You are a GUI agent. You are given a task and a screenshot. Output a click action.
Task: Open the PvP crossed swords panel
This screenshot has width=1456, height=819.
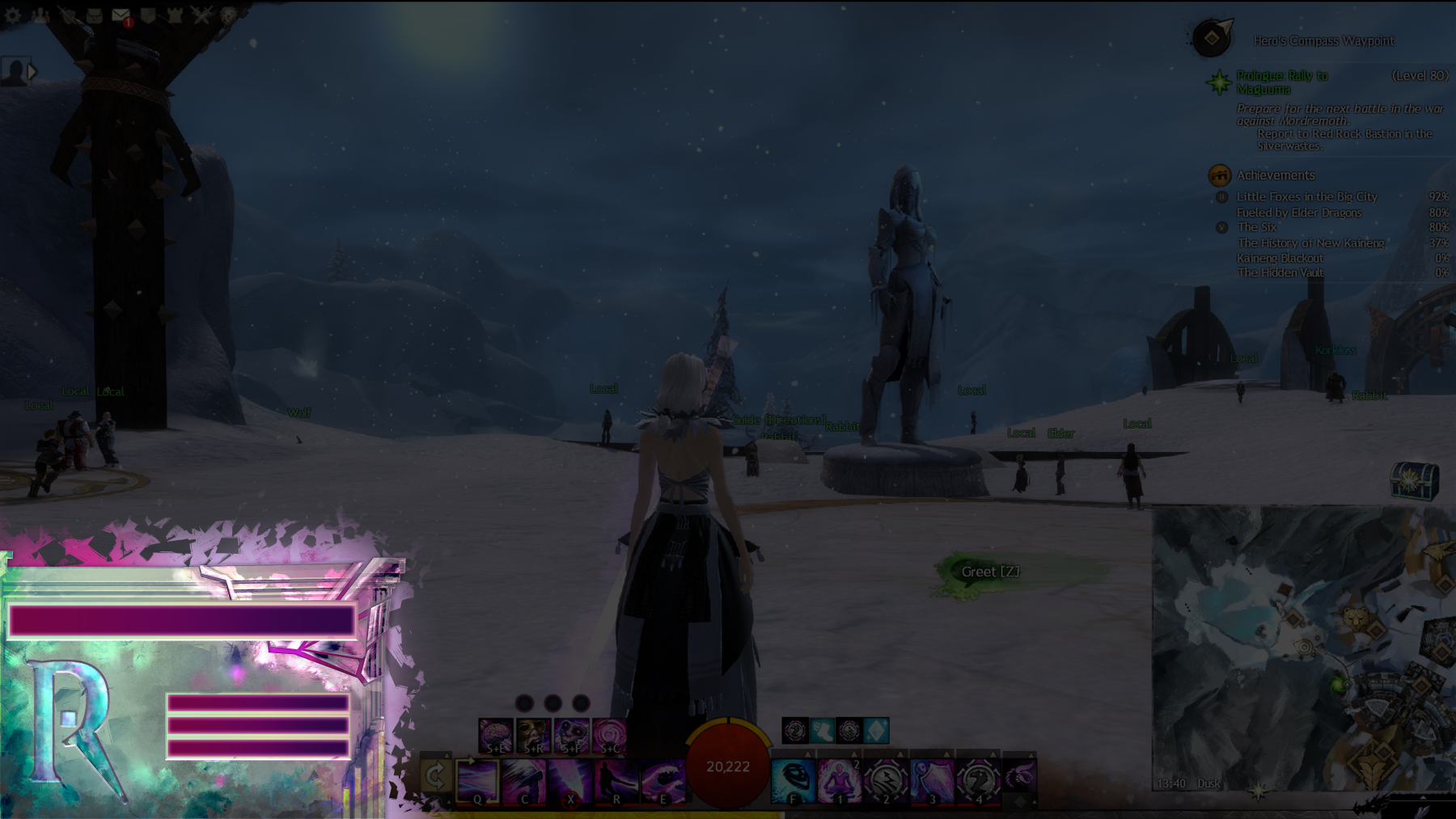[201, 15]
